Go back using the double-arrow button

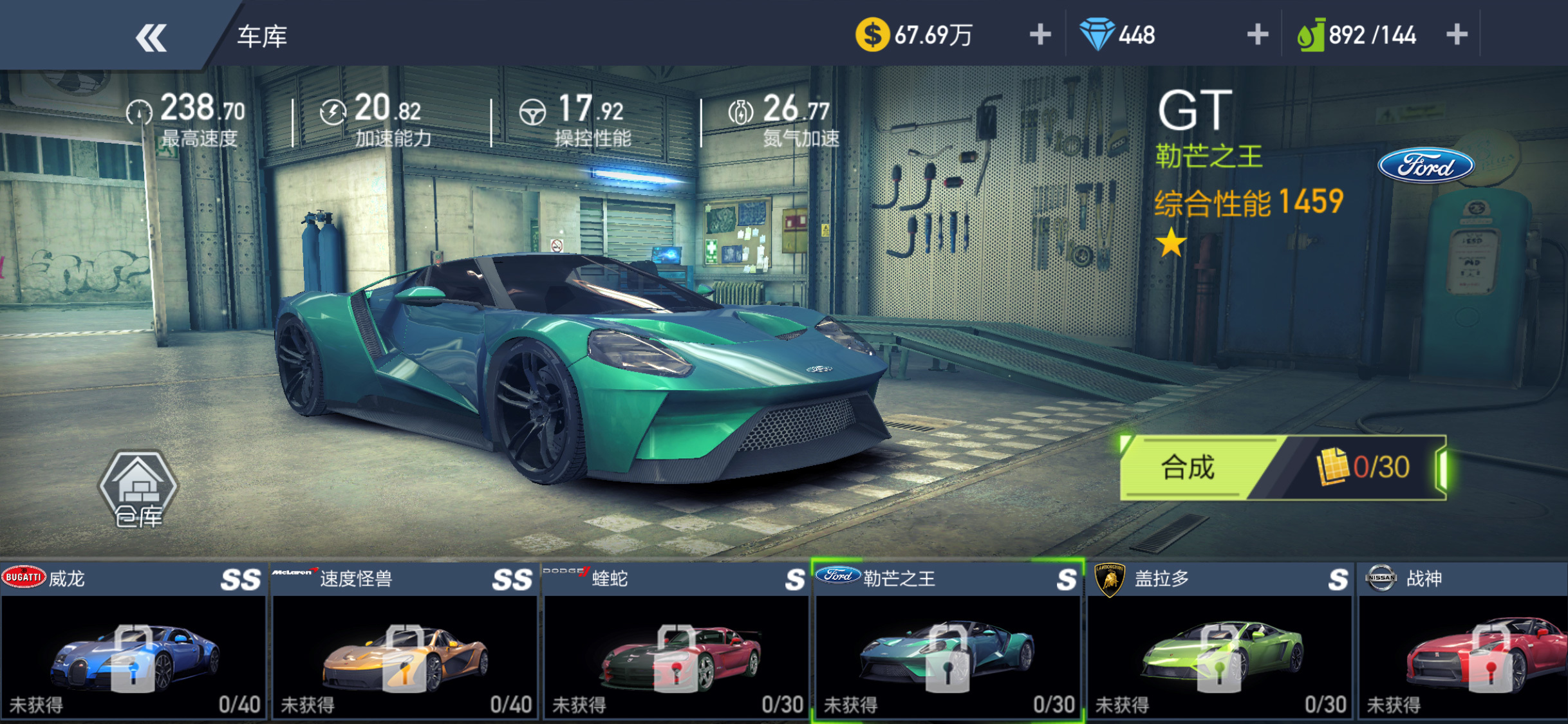click(x=151, y=37)
